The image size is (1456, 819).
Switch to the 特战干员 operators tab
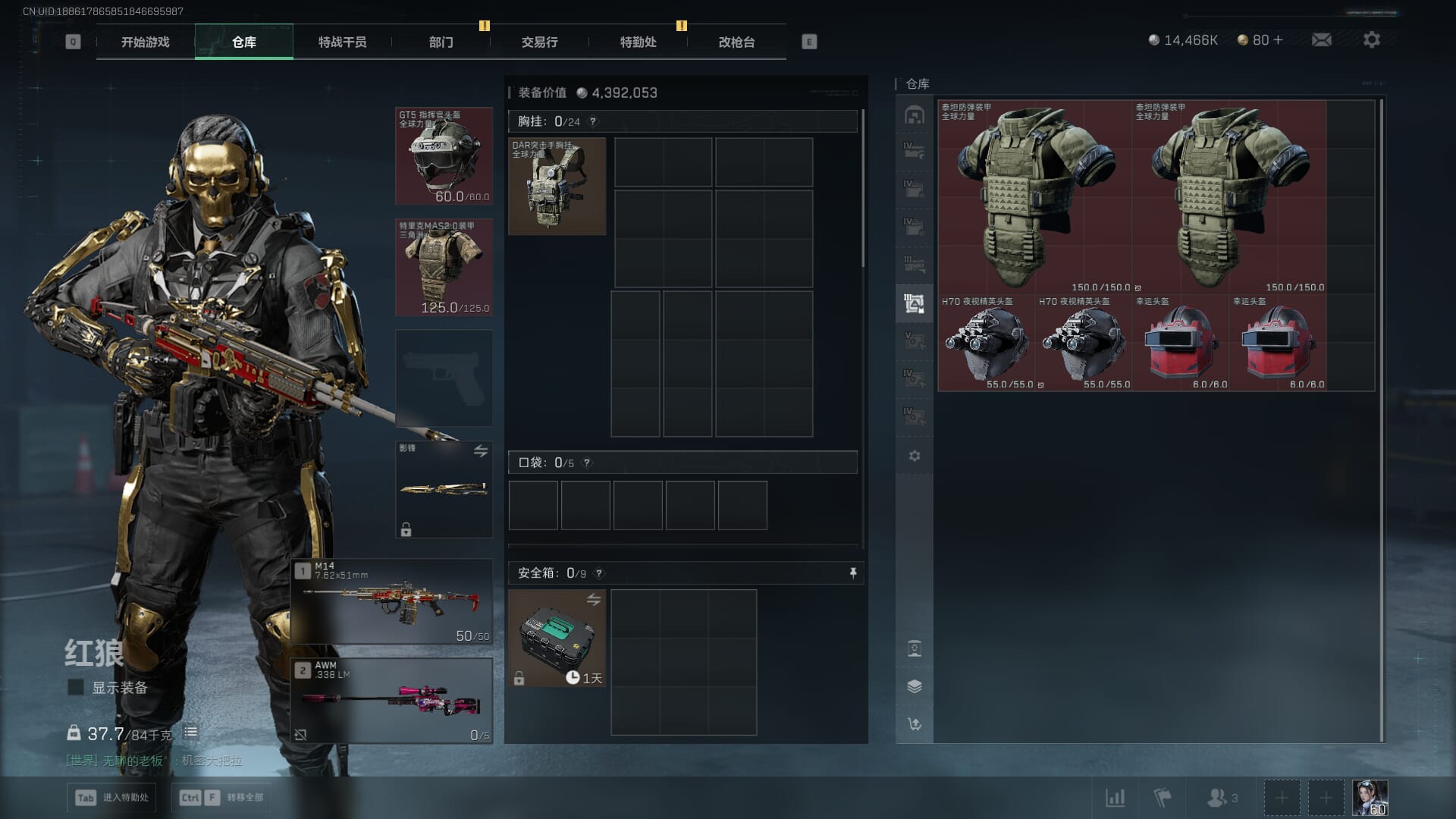pyautogui.click(x=342, y=42)
